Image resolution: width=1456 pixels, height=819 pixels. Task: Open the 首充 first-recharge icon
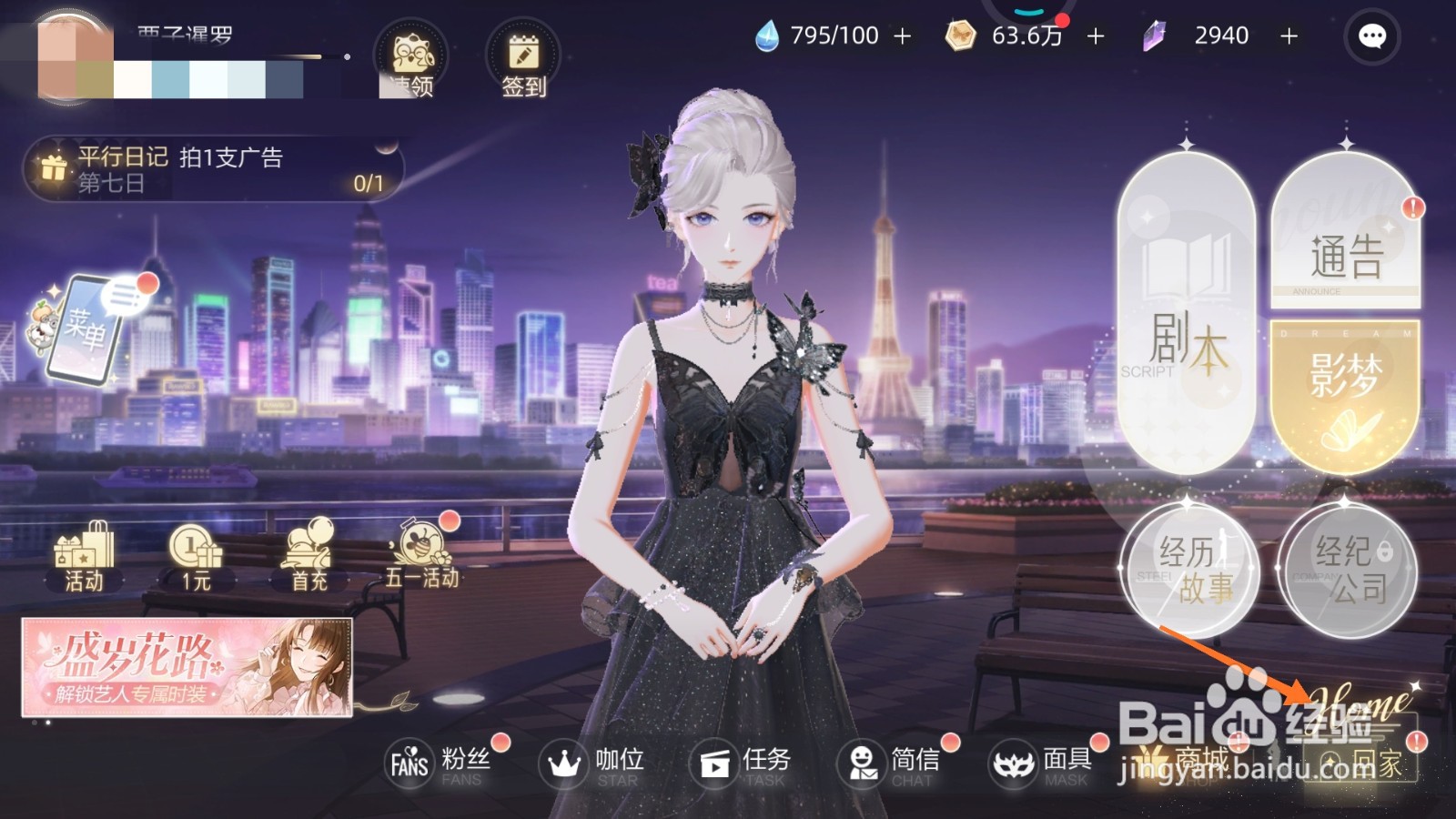(x=307, y=553)
